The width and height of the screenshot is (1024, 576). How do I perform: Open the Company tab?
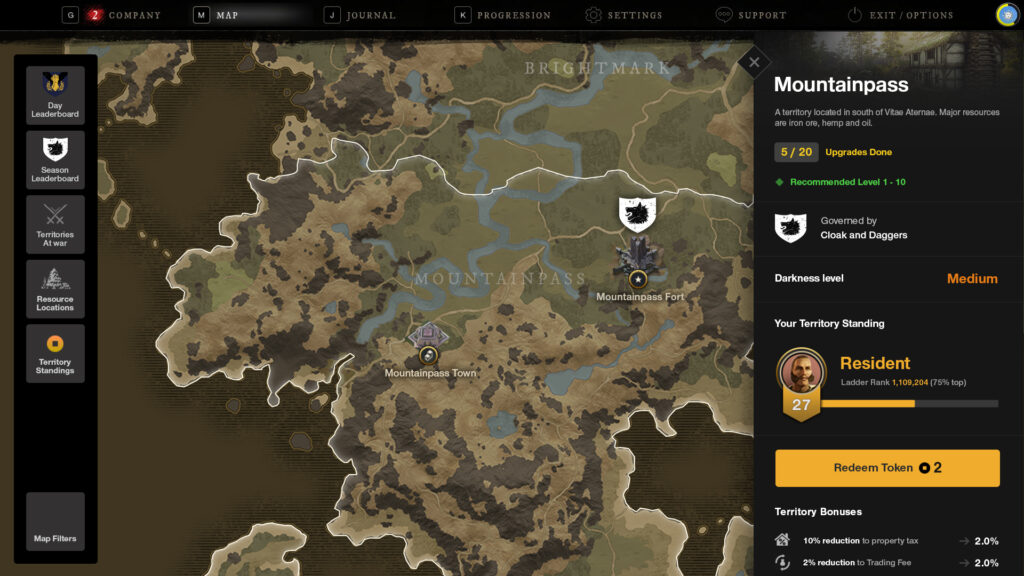[x=125, y=15]
